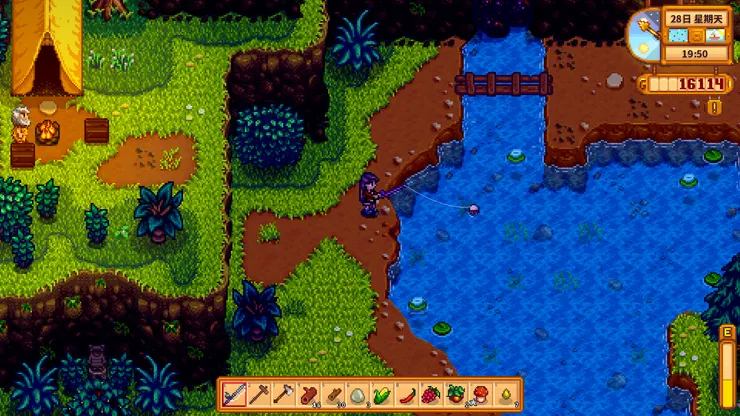Choose the corn in the hotbar
Image resolution: width=740 pixels, height=416 pixels.
click(x=382, y=394)
